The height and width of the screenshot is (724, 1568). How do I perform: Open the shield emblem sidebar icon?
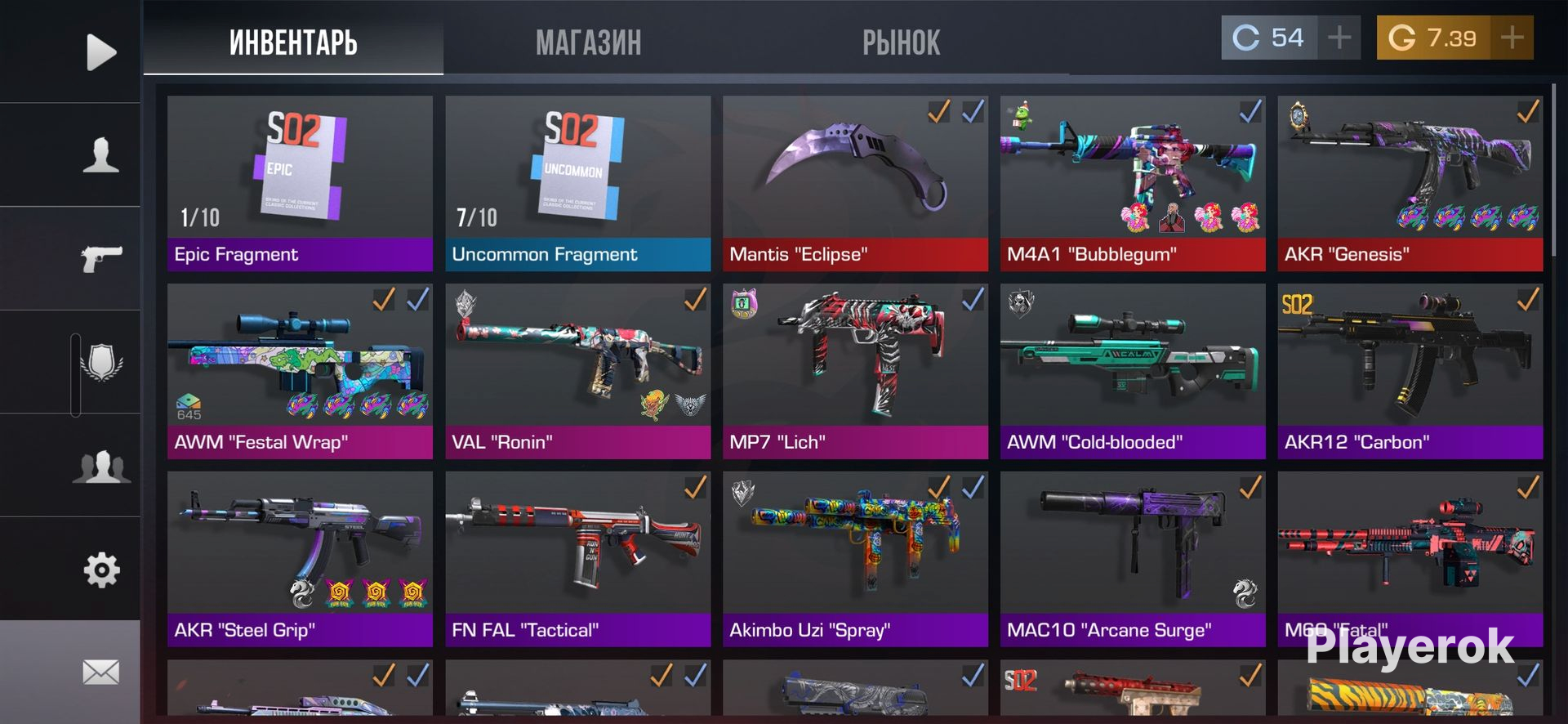pos(100,362)
